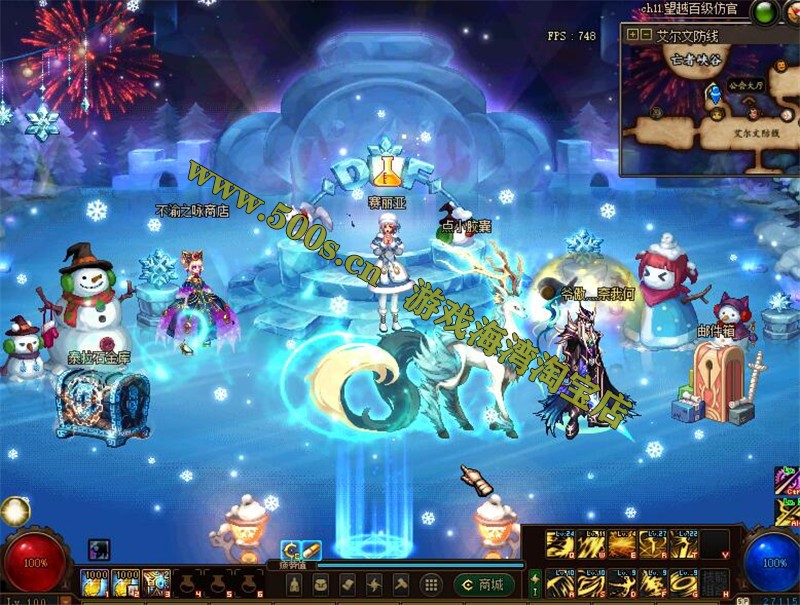Open the nine-dot grid menu
This screenshot has height=605, width=800.
pyautogui.click(x=430, y=584)
